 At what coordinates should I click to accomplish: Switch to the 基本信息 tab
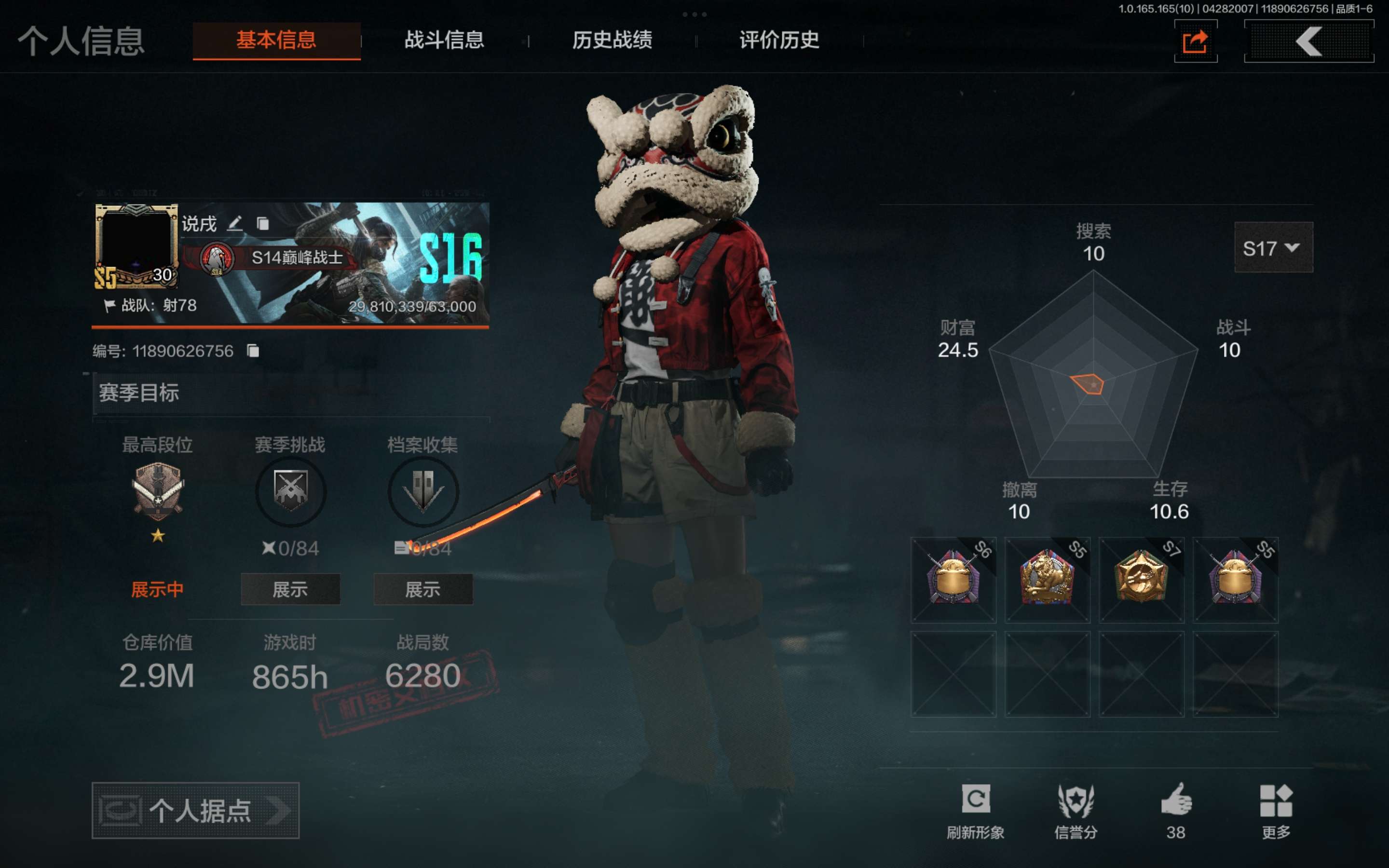click(x=276, y=40)
